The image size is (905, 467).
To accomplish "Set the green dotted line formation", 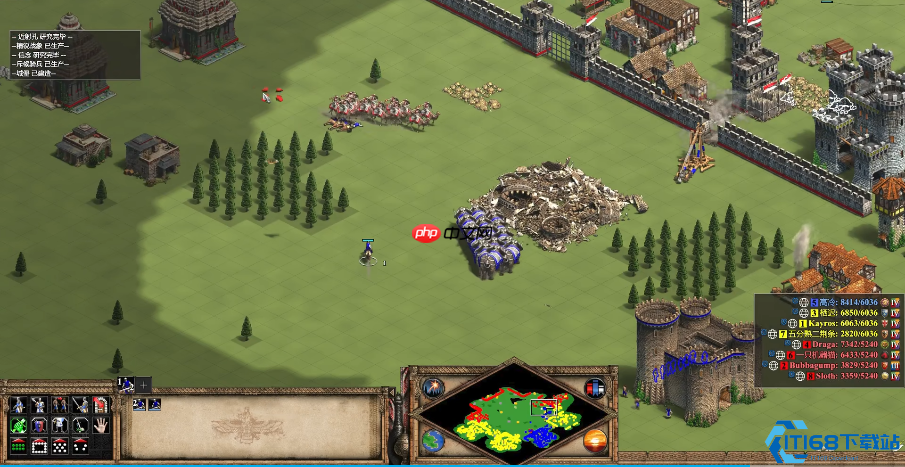I will 18,445.
